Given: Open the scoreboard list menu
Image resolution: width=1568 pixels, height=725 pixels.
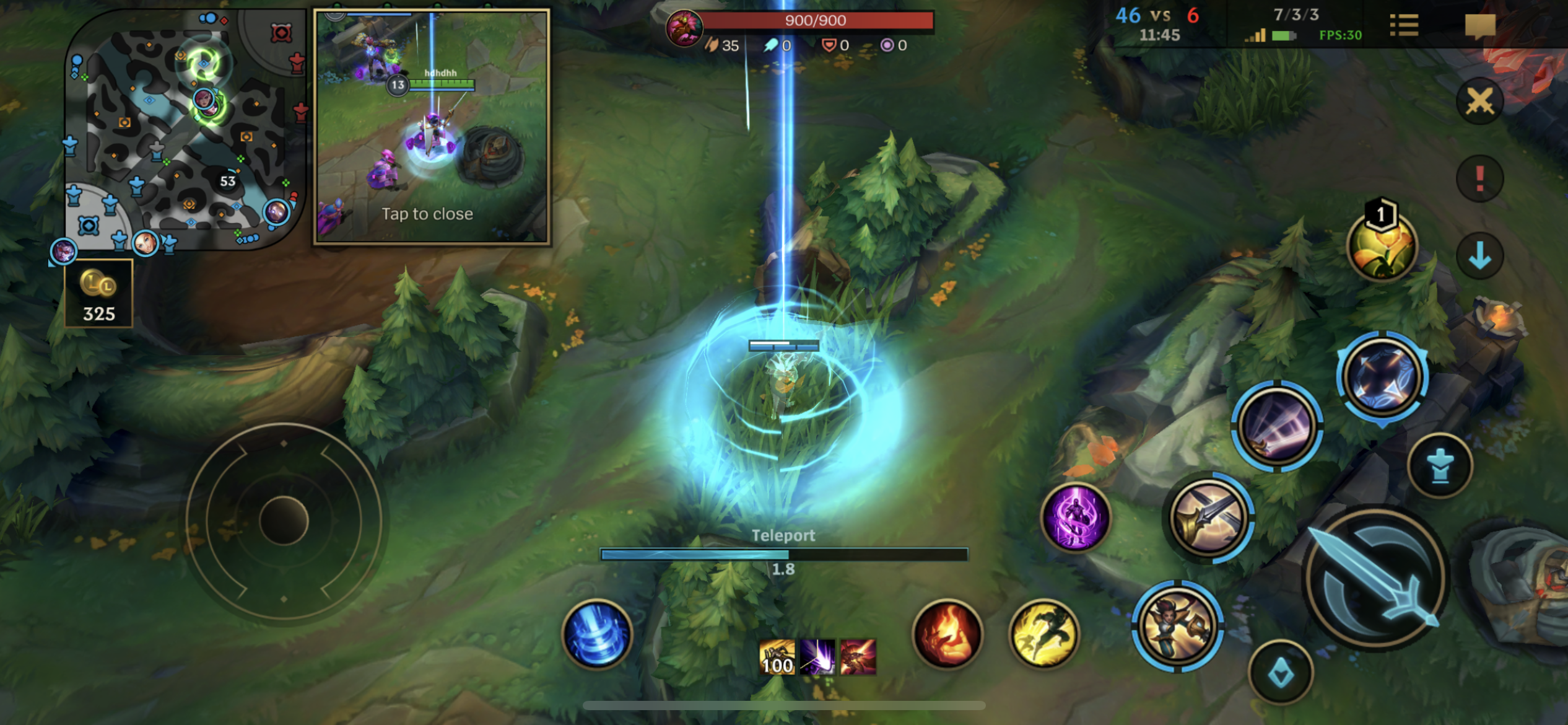Looking at the screenshot, I should [x=1404, y=25].
